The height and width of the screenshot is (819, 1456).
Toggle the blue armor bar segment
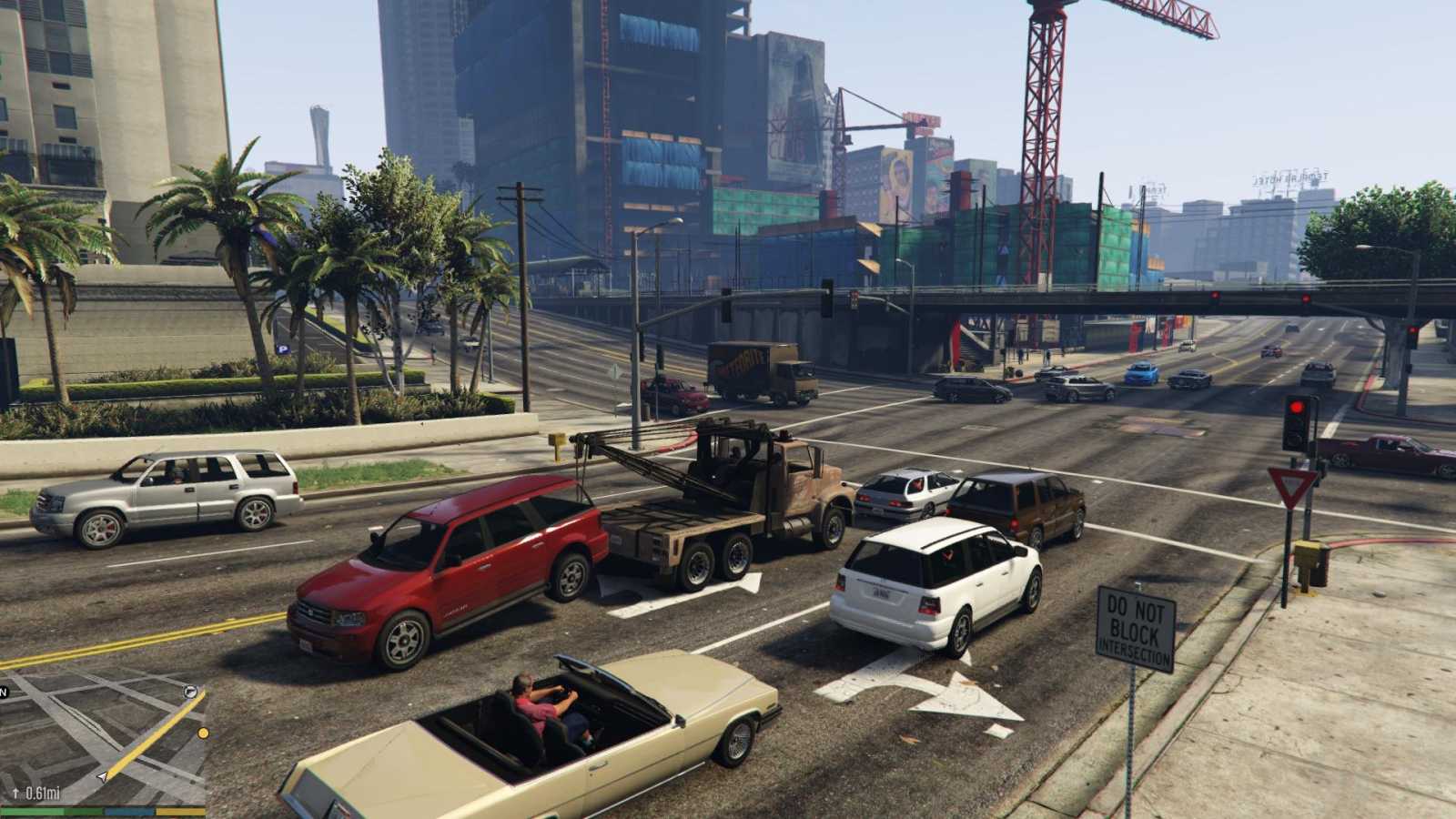click(x=127, y=811)
